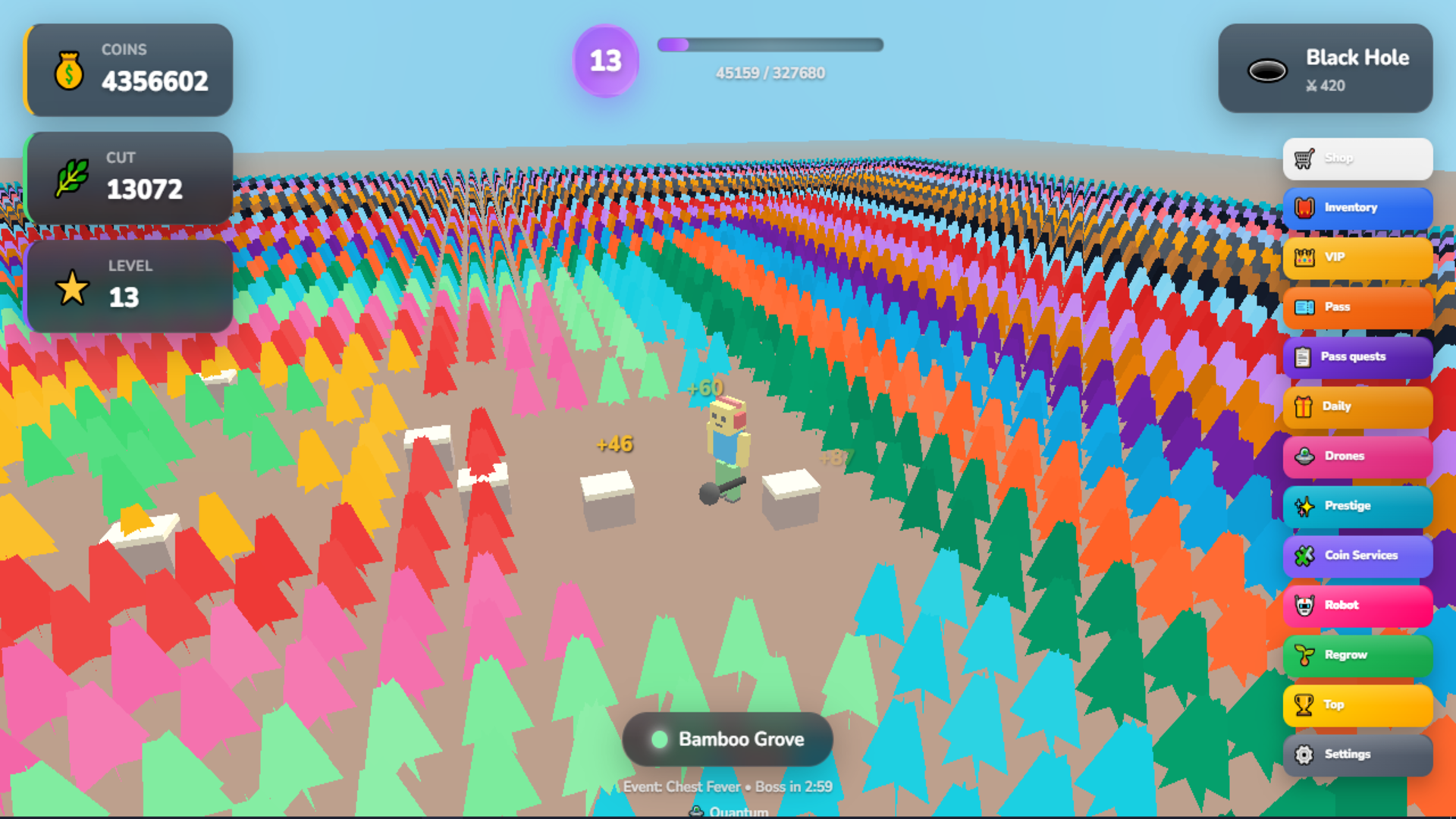Open Settings via the gear icon
This screenshot has height=819, width=1456.
pos(1303,755)
